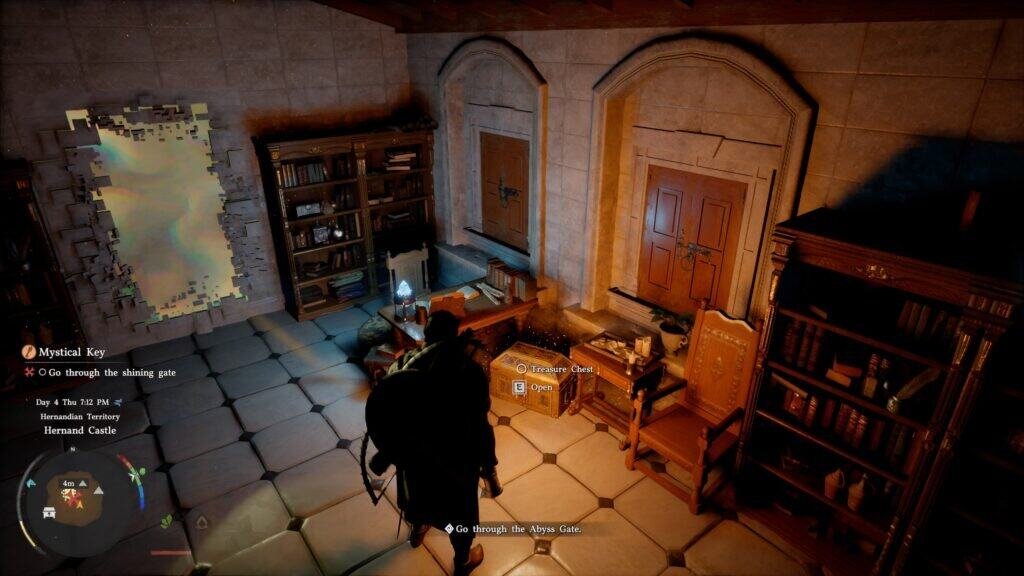Click the bed marker on the minimap
Screen dimensions: 1024x576
[x=49, y=511]
